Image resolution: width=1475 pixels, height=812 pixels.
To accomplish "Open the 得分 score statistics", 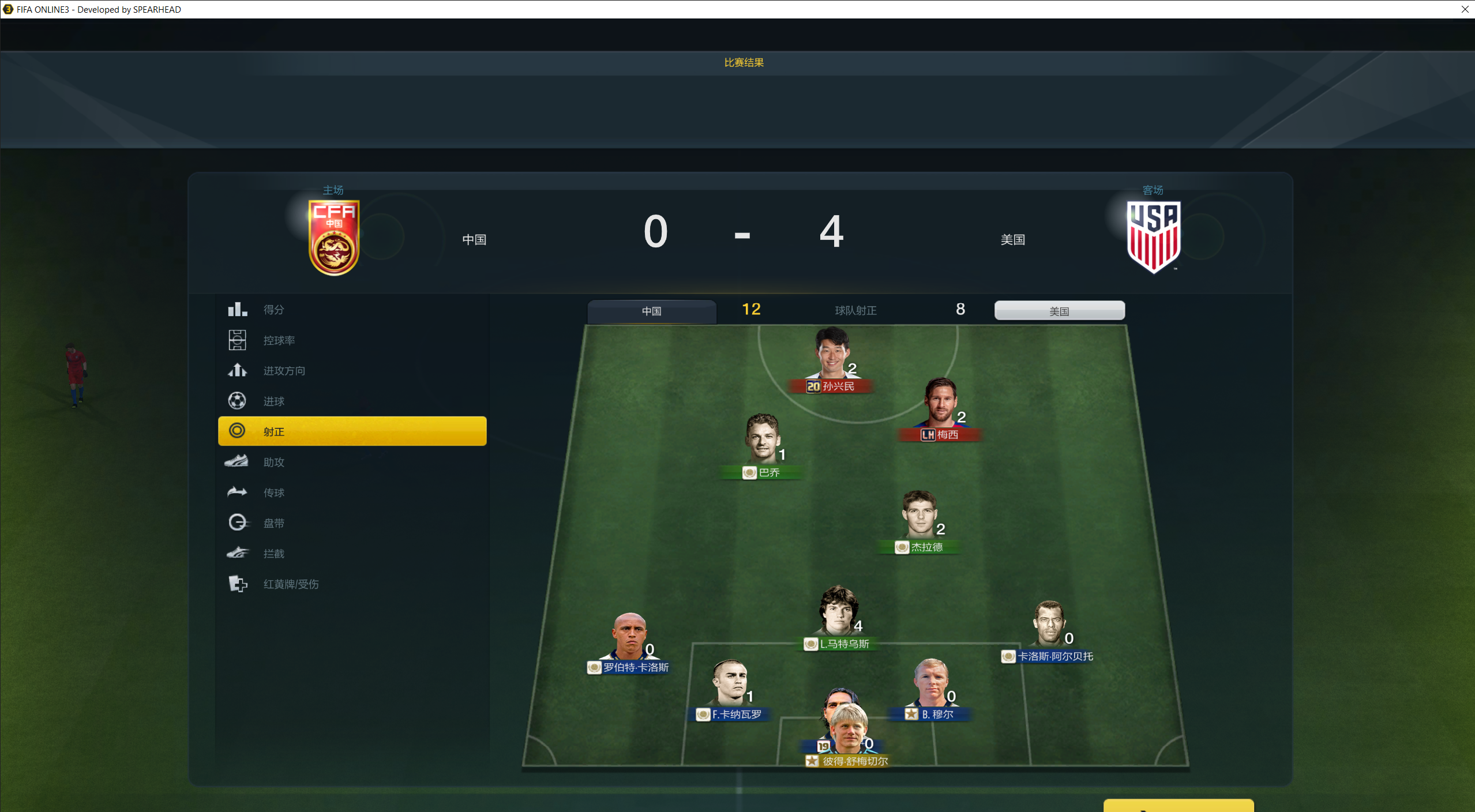I will (x=274, y=310).
